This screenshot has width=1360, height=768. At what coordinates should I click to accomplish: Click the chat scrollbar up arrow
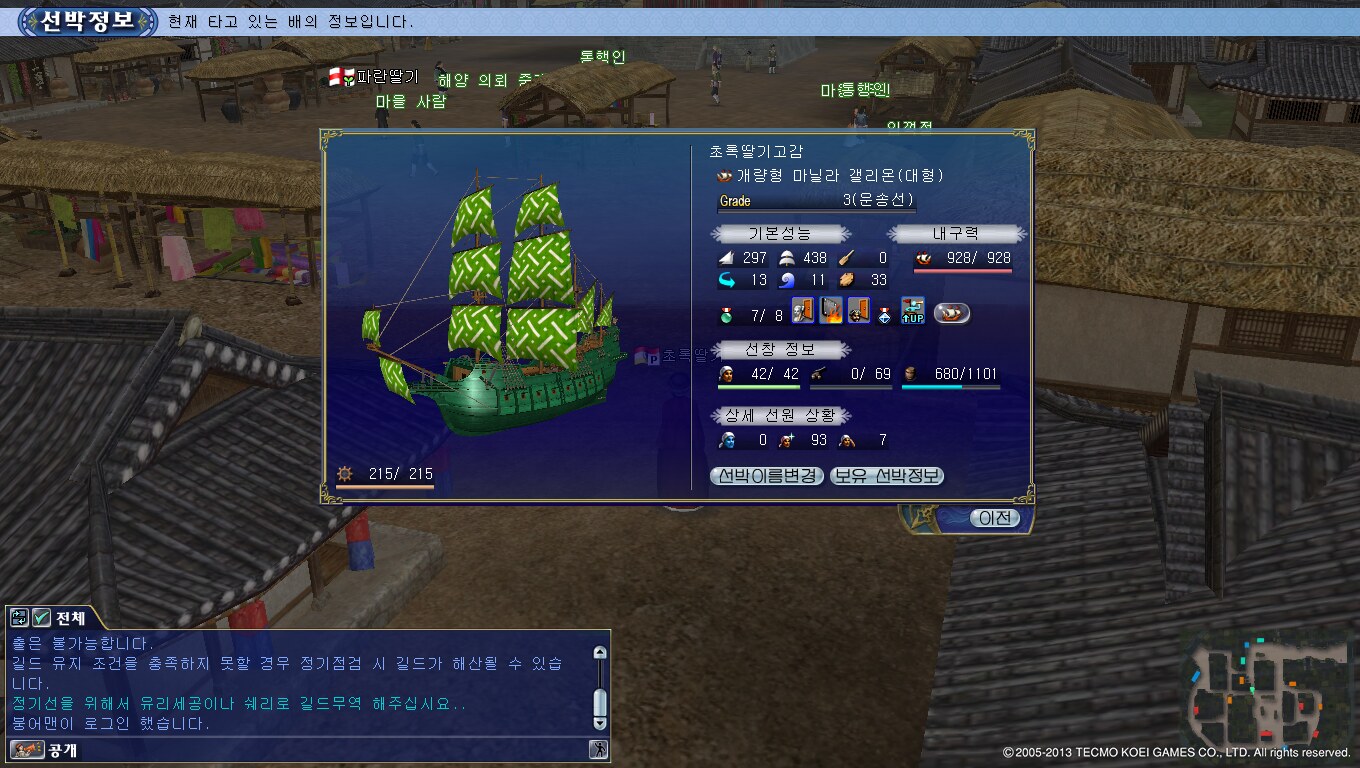pyautogui.click(x=599, y=652)
